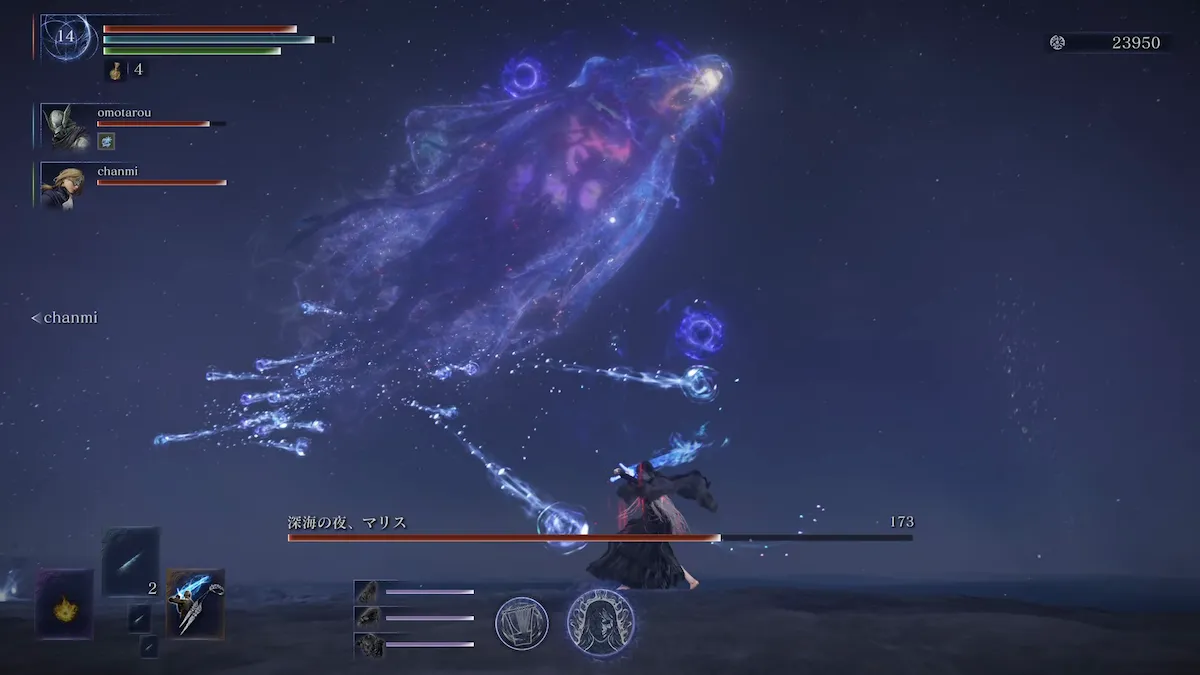1200x675 pixels.
Task: Trigger the ultimate art face emblem
Action: coord(600,622)
